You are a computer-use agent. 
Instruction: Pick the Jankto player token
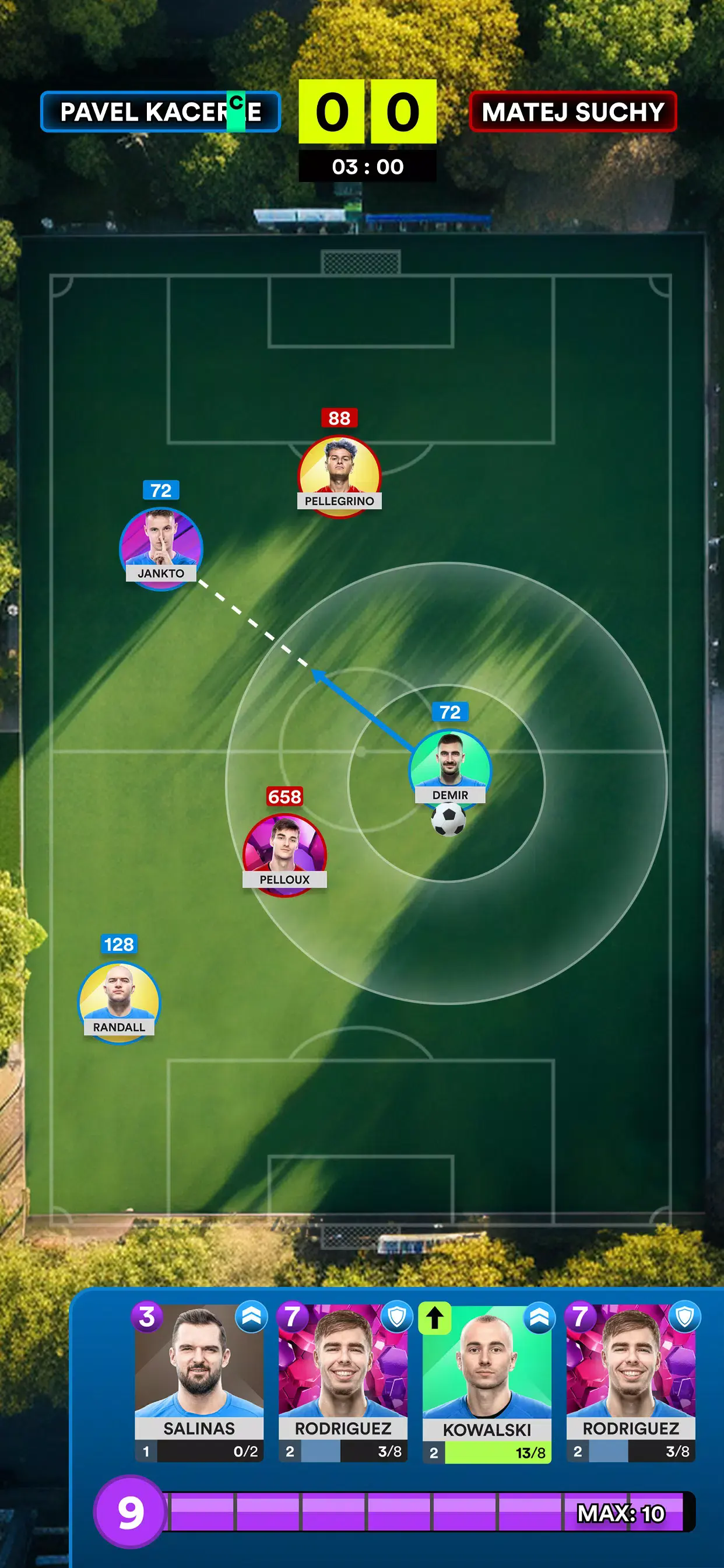coord(161,548)
